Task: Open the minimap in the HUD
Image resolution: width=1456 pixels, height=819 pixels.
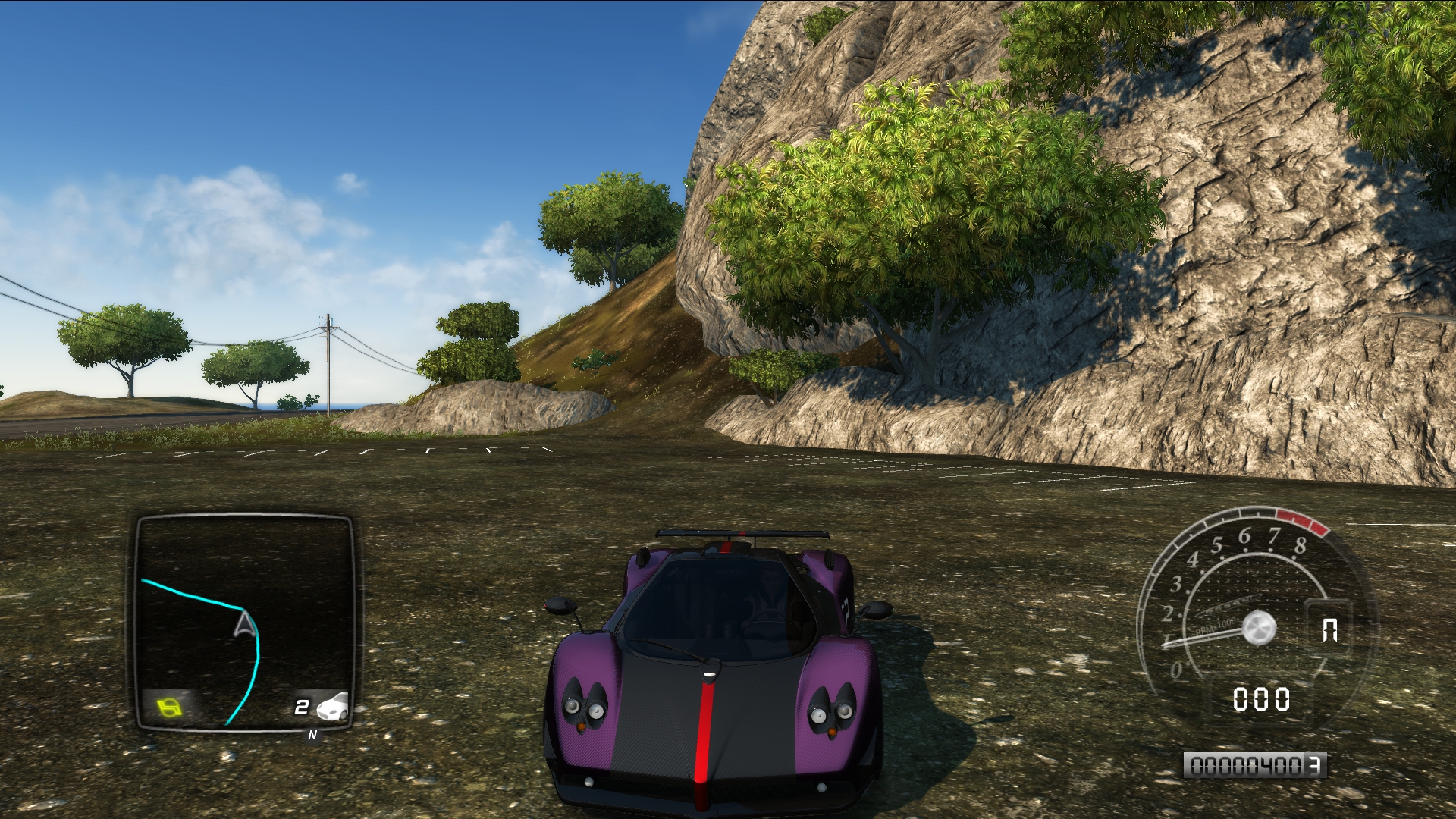Action: click(x=245, y=622)
